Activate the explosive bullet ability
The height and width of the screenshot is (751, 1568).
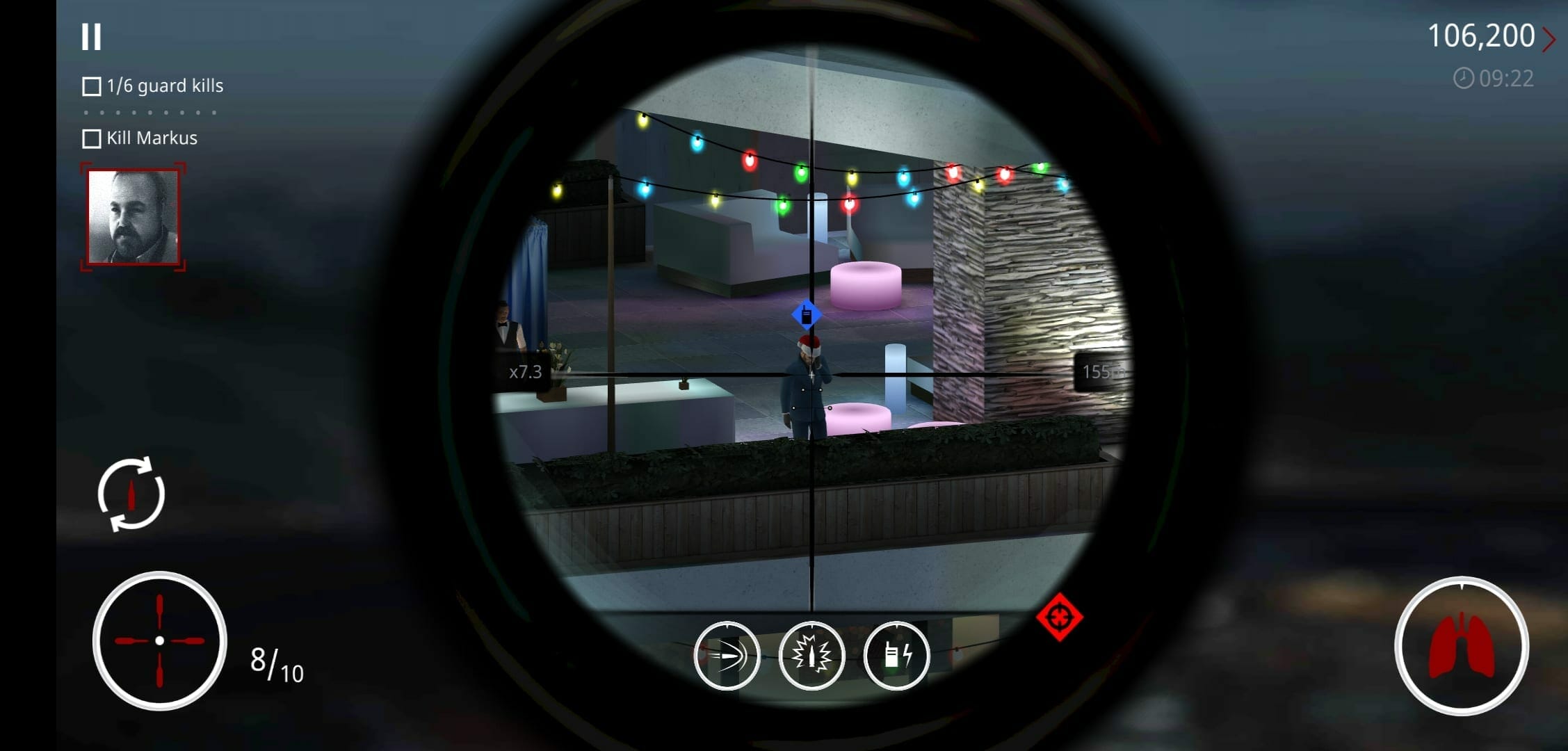click(x=811, y=655)
